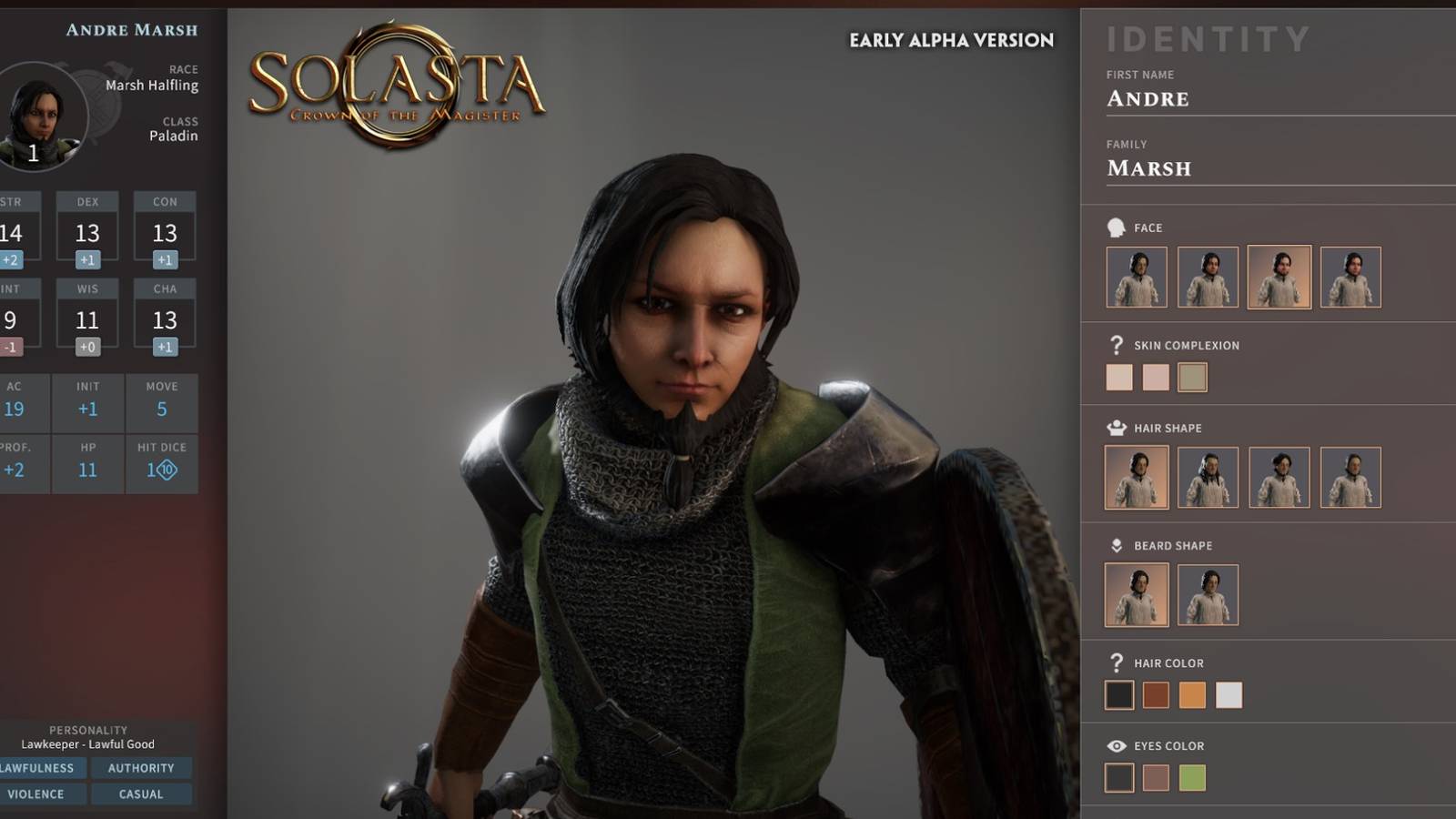Pick the white hair color swatch

(1228, 695)
